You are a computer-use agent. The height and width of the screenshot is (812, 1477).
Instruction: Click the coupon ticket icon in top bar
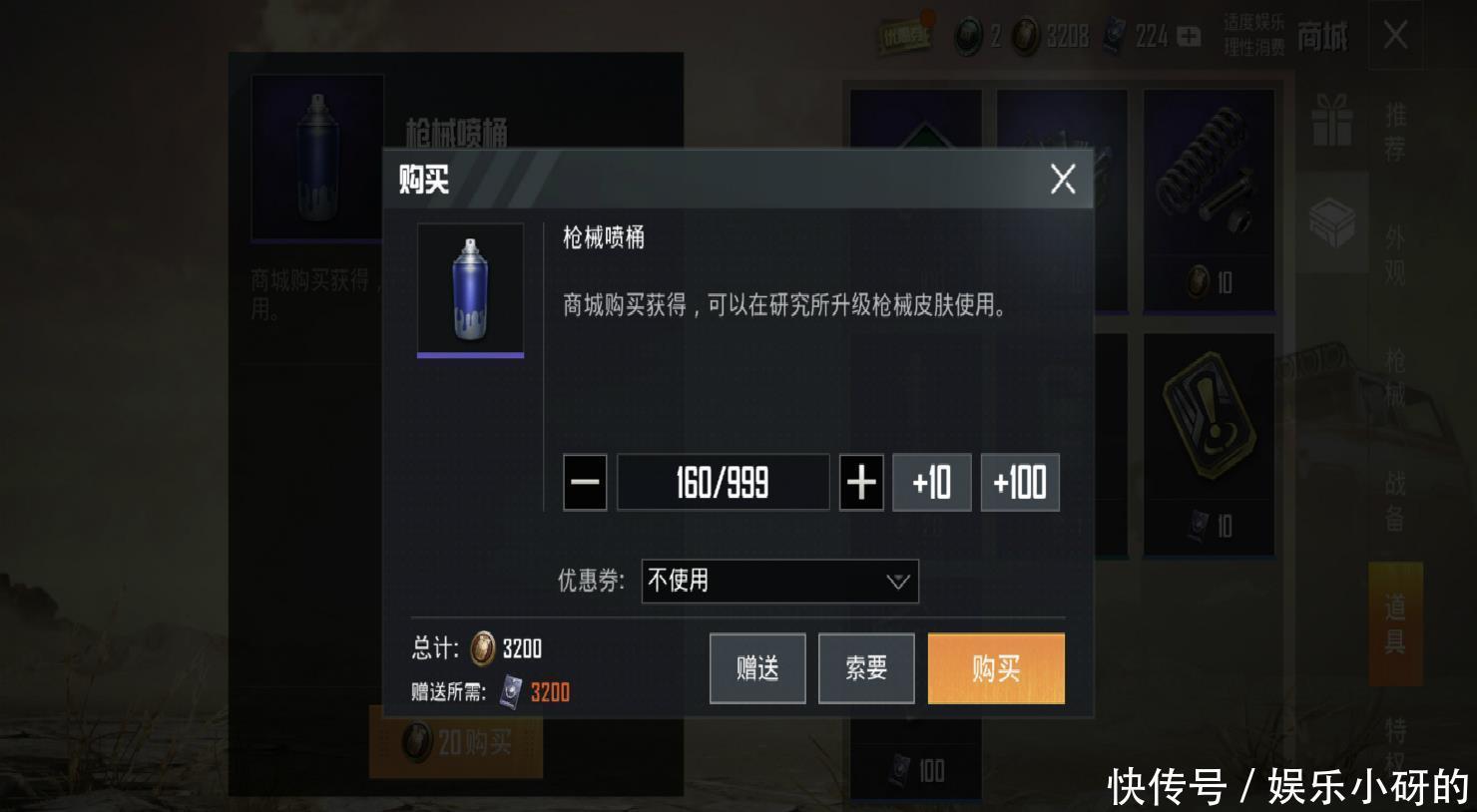906,37
